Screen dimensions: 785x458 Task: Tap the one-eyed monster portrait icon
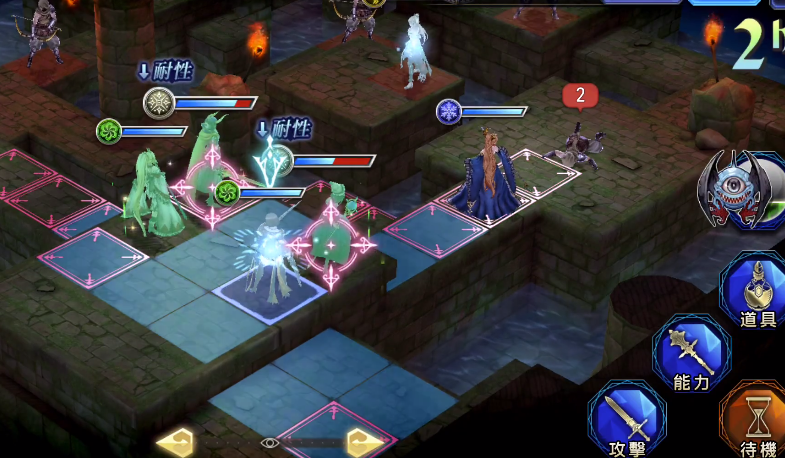click(x=743, y=192)
